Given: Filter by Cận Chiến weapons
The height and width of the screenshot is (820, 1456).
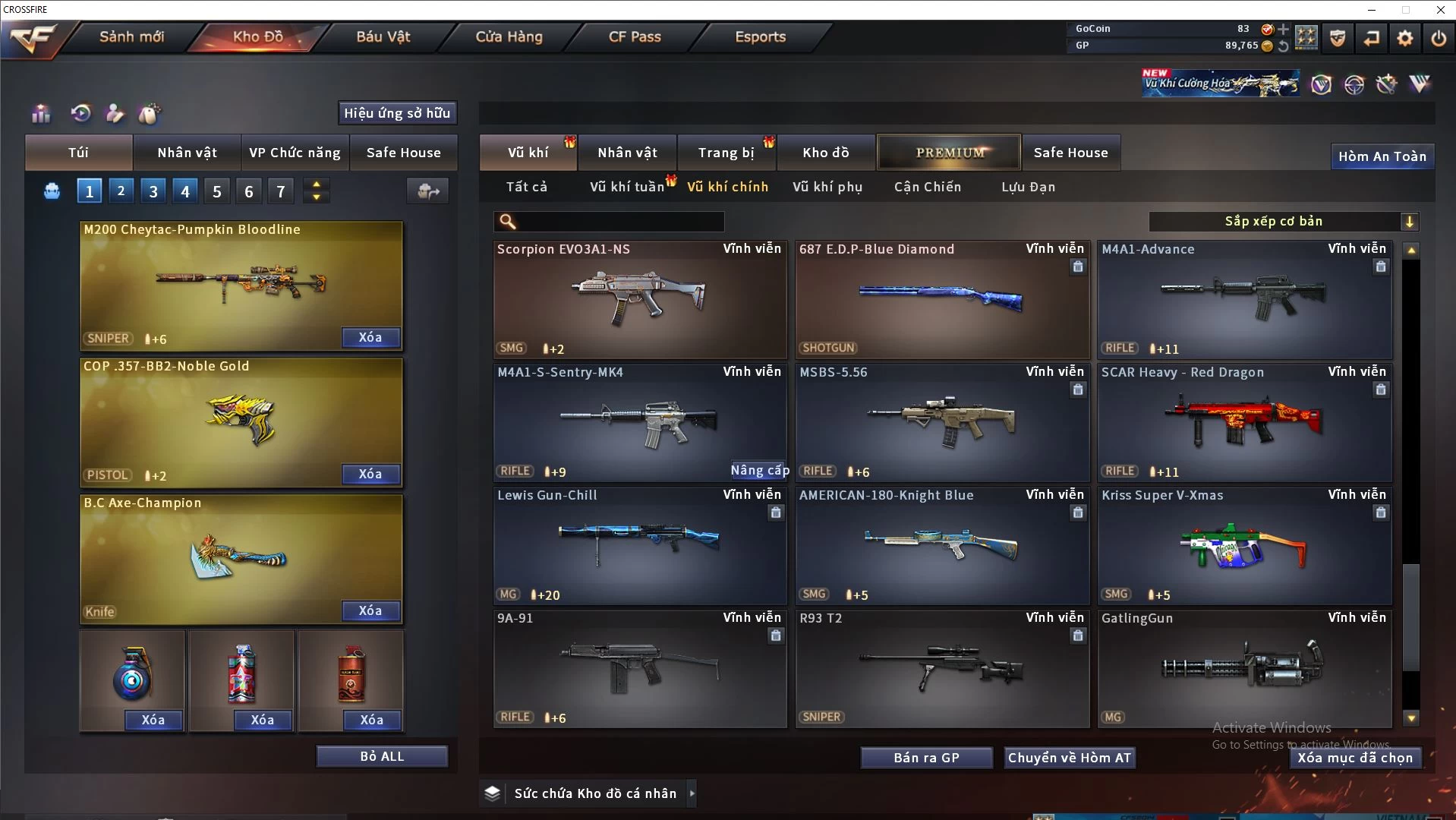Looking at the screenshot, I should 927,187.
